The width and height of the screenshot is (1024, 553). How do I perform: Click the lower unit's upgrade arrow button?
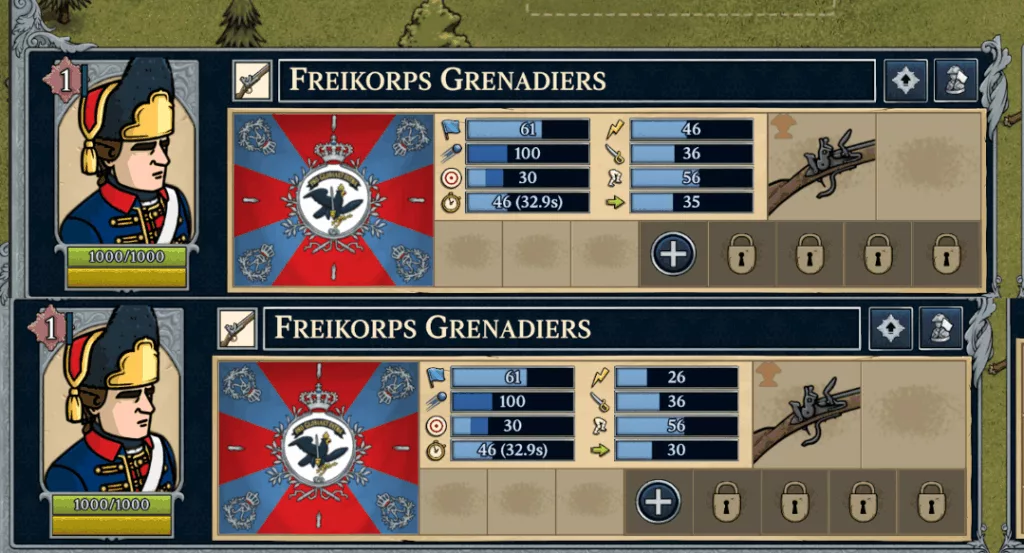[891, 328]
